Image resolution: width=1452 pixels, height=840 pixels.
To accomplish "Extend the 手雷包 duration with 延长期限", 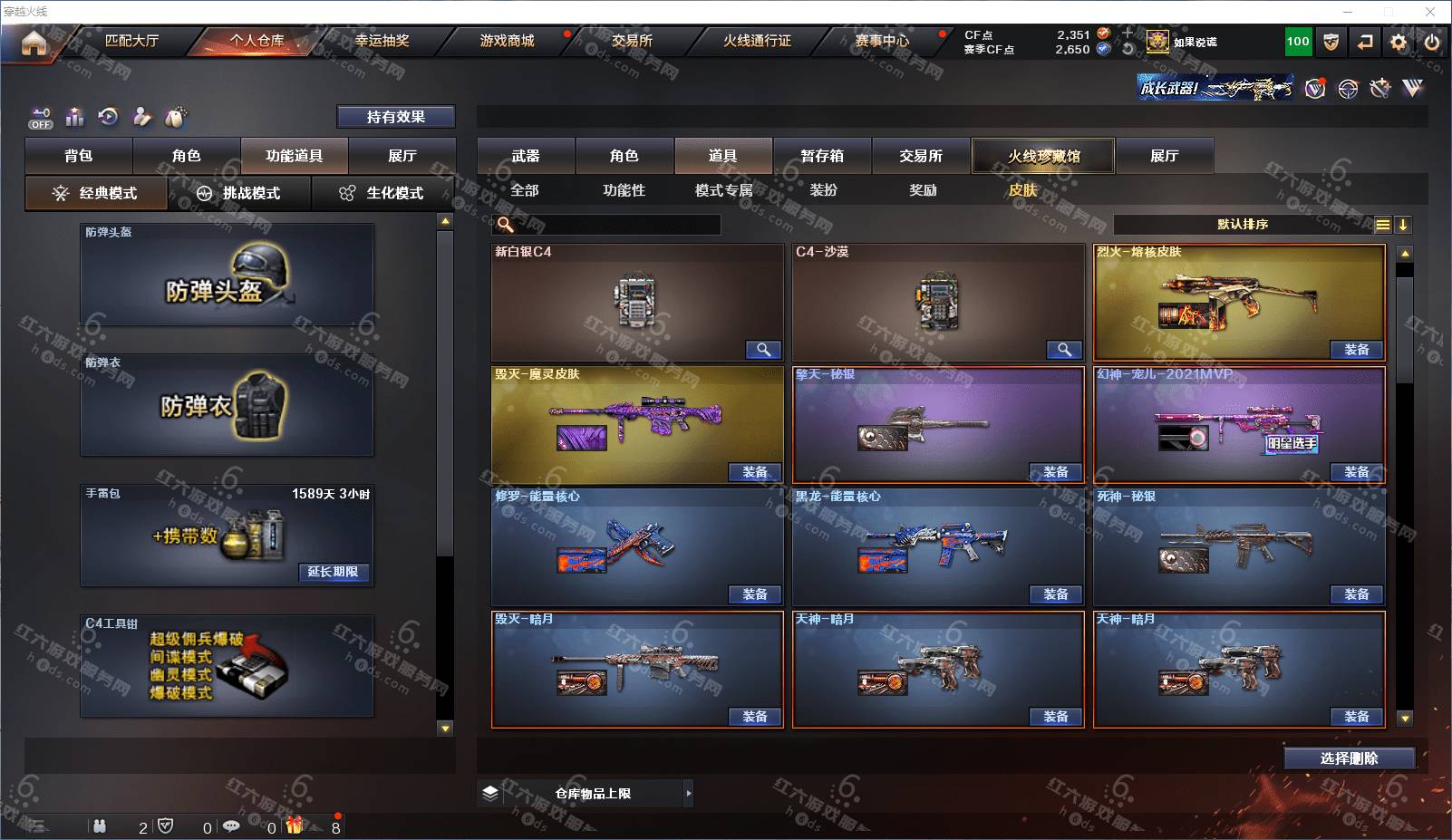I will tap(333, 572).
